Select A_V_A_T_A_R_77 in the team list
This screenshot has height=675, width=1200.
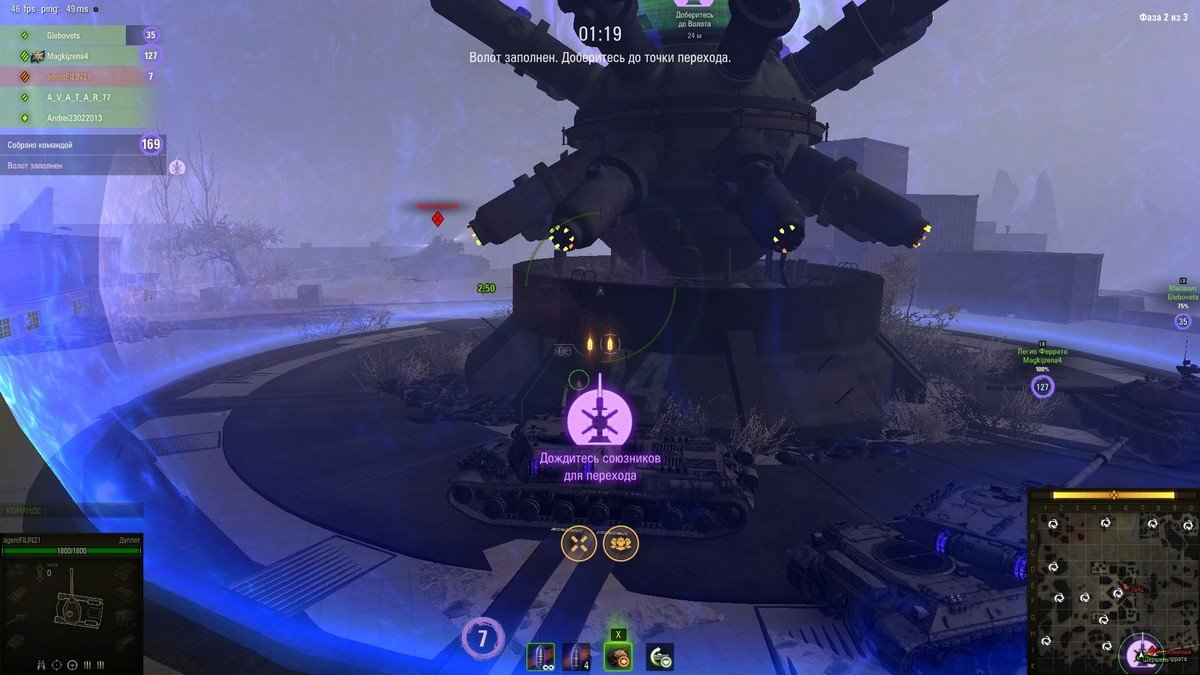click(78, 97)
